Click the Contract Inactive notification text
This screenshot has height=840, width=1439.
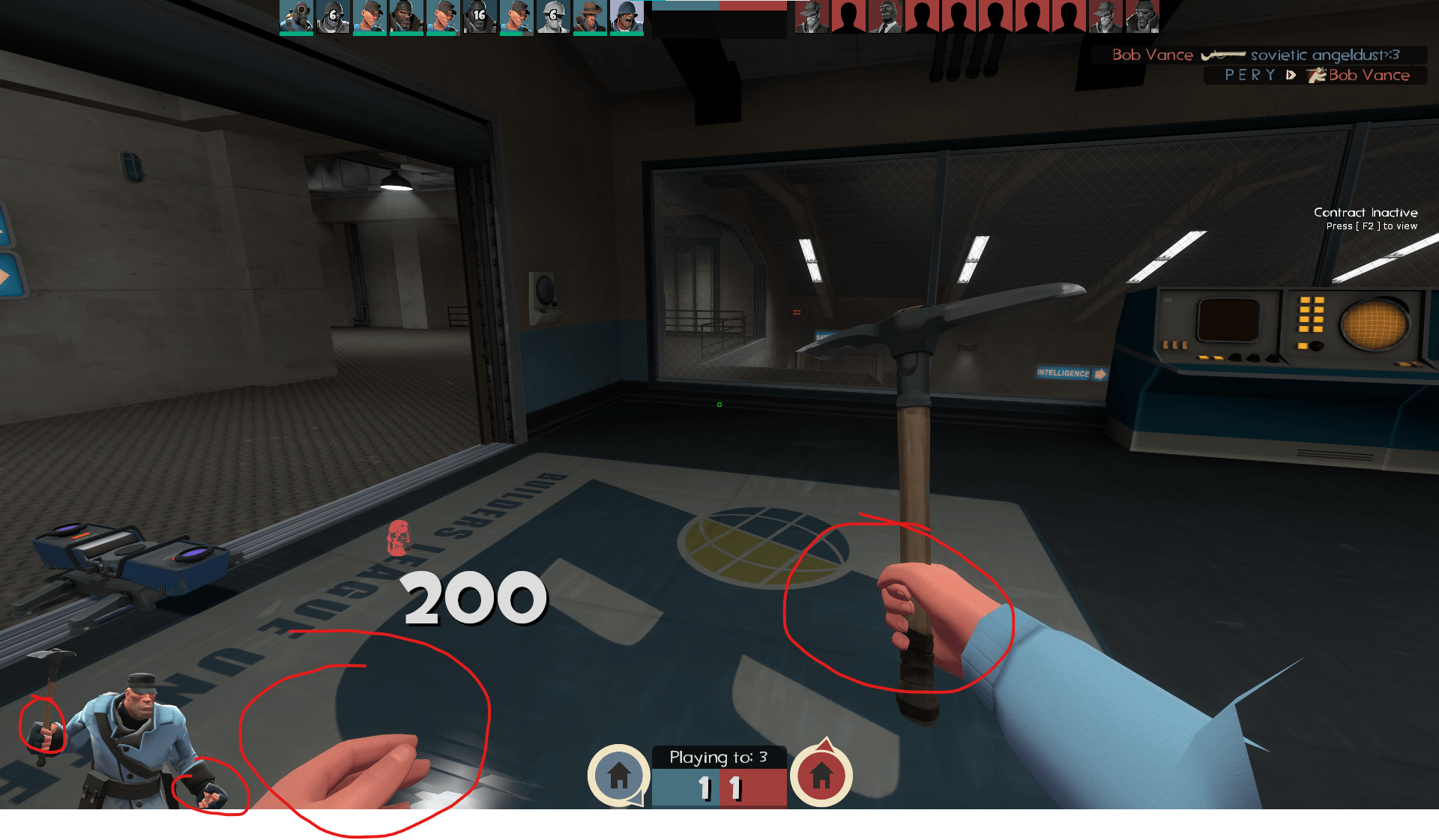[x=1366, y=213]
